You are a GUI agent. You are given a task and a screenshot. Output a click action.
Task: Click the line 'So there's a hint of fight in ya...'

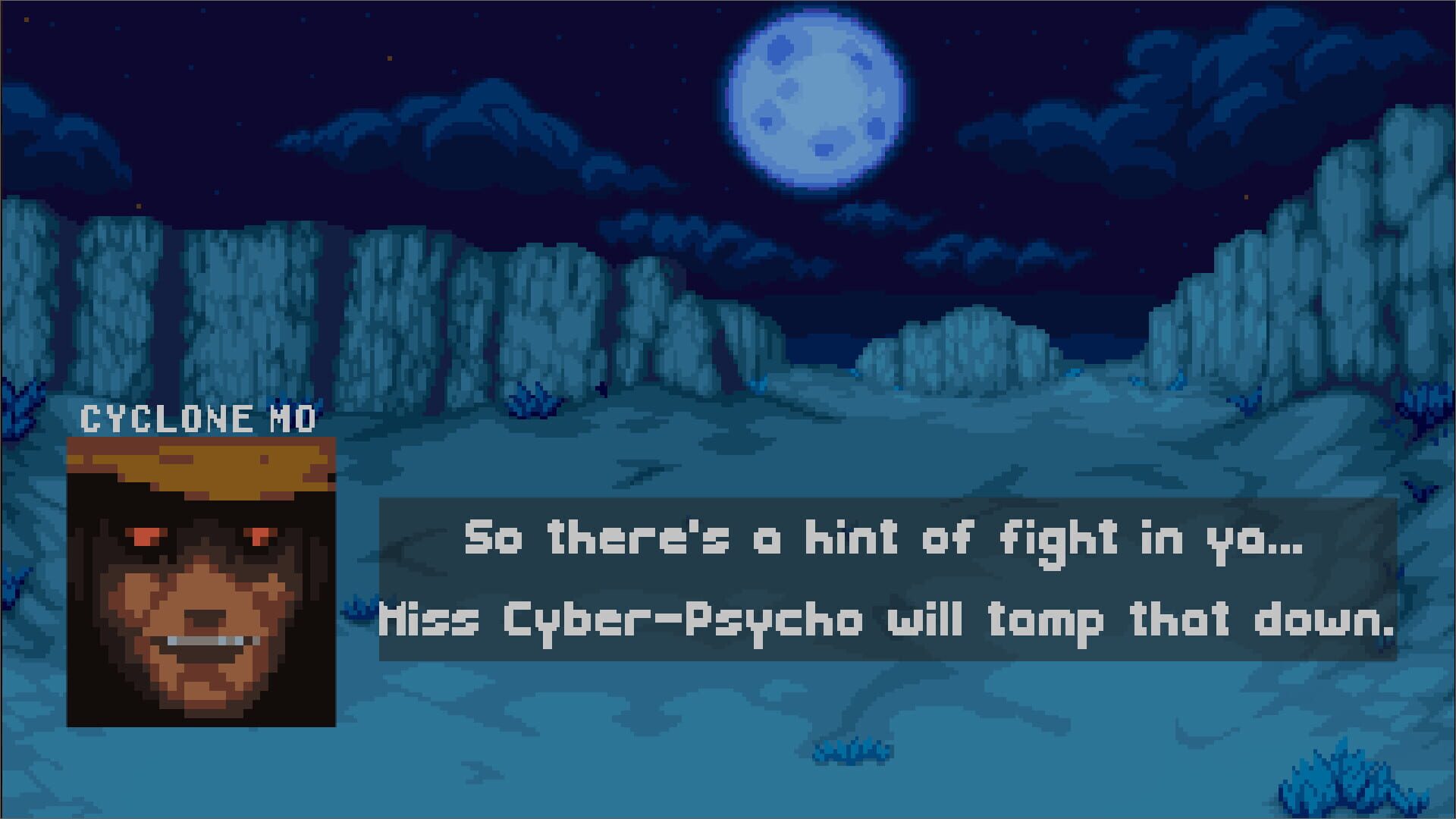coord(887,540)
